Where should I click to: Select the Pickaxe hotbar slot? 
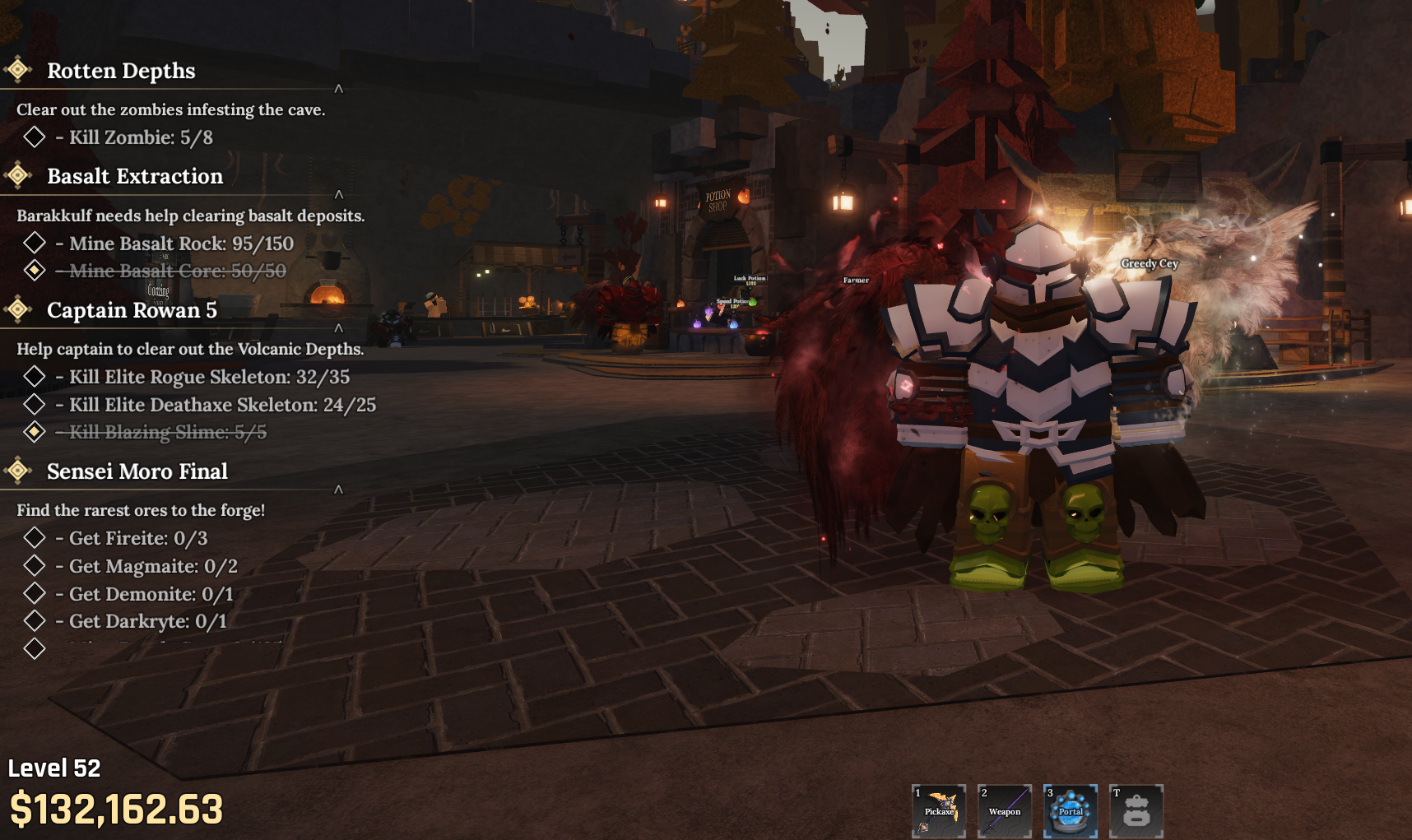point(939,811)
